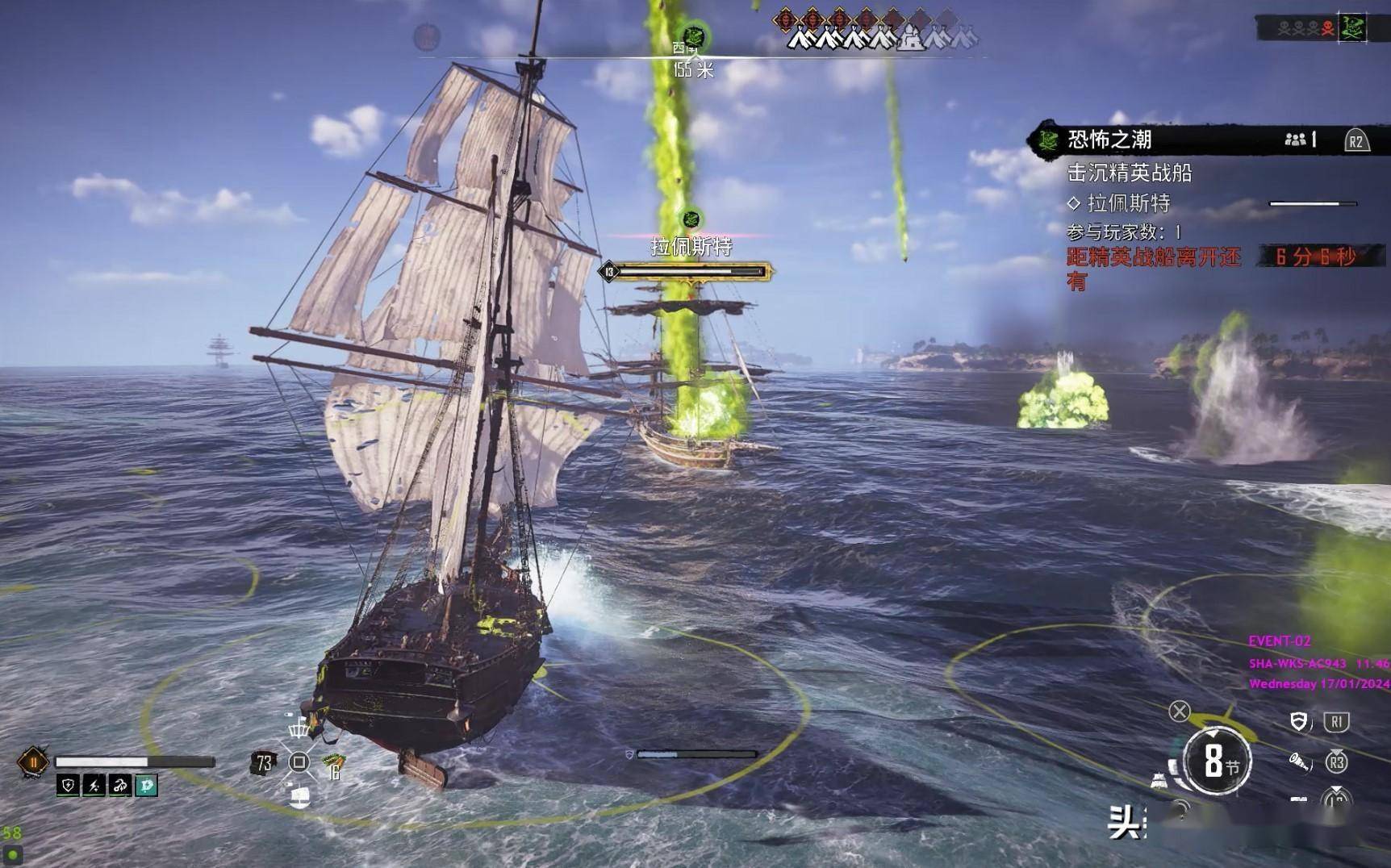Open the 恐怖之潮 event tracker header
This screenshot has height=868, width=1391.
tap(1109, 140)
